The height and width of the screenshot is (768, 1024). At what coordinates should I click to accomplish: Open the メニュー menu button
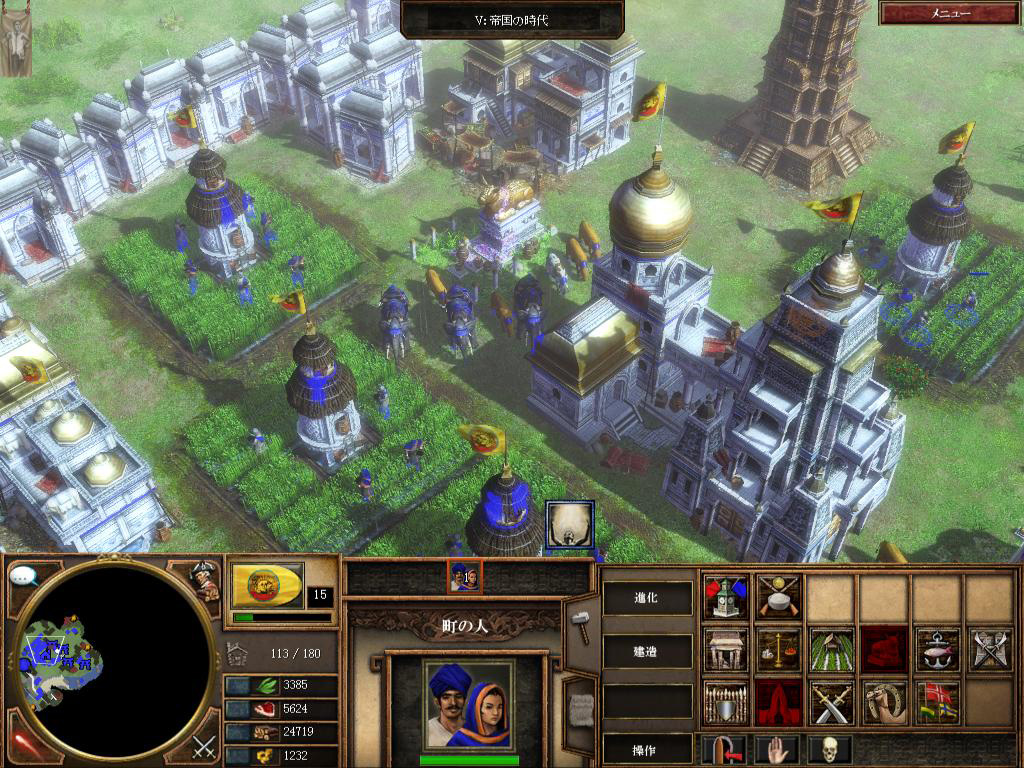[950, 13]
